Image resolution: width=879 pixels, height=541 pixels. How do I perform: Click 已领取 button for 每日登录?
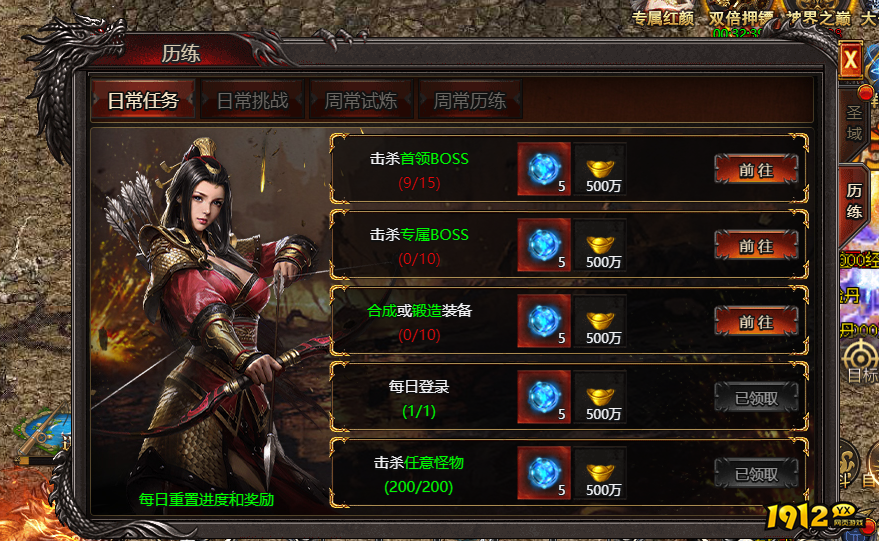pos(756,398)
